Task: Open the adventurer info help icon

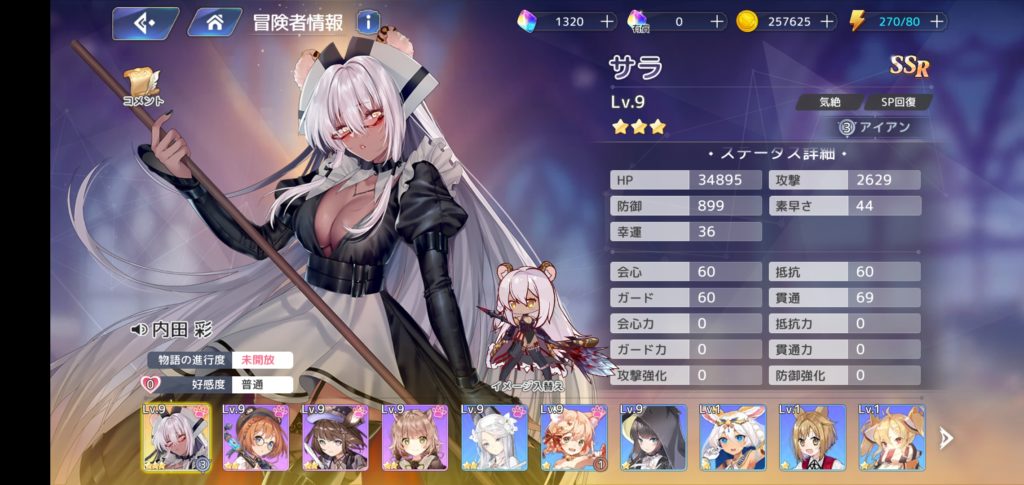Action: click(367, 21)
